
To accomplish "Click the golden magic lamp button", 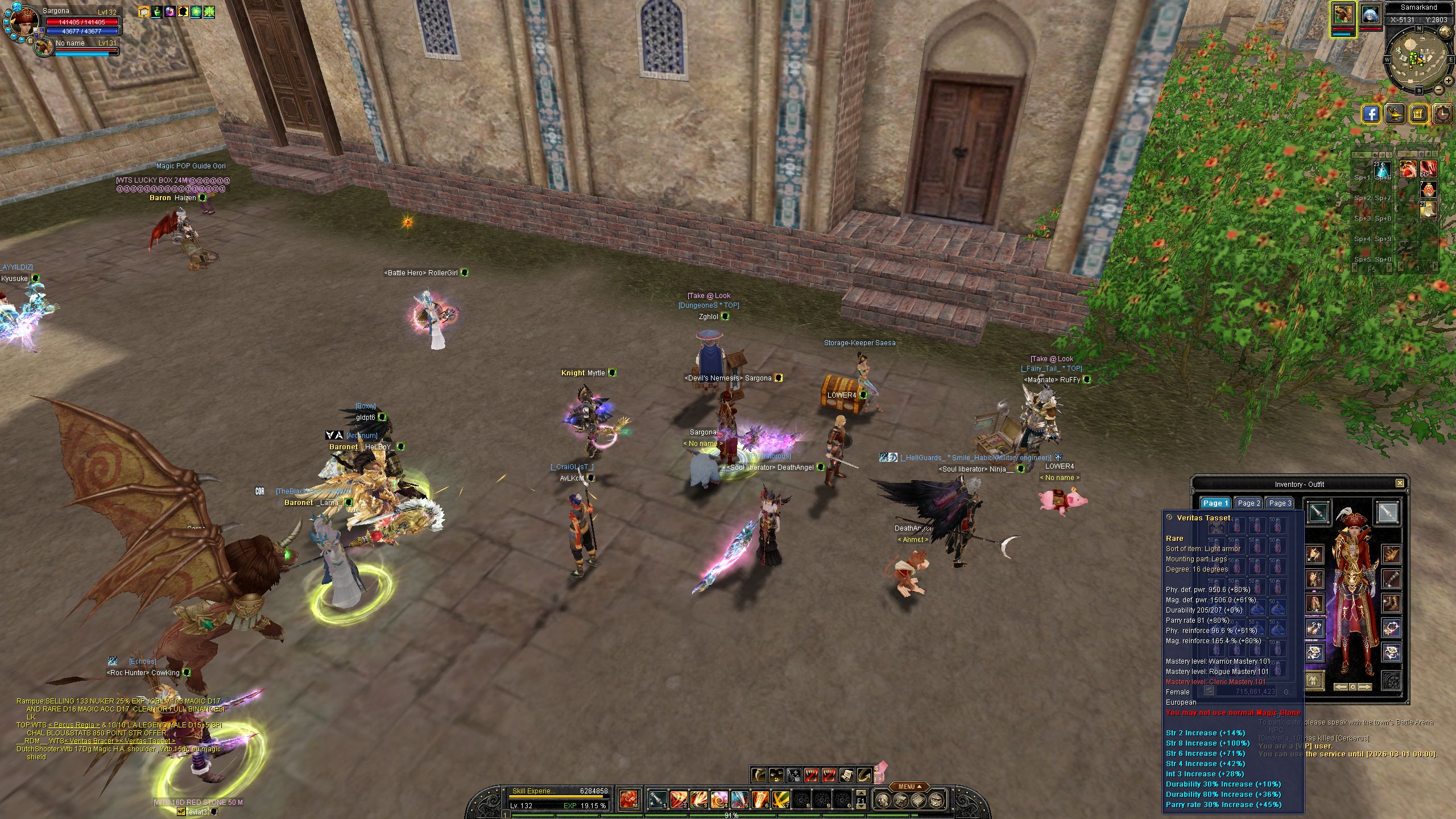I will [x=1395, y=114].
